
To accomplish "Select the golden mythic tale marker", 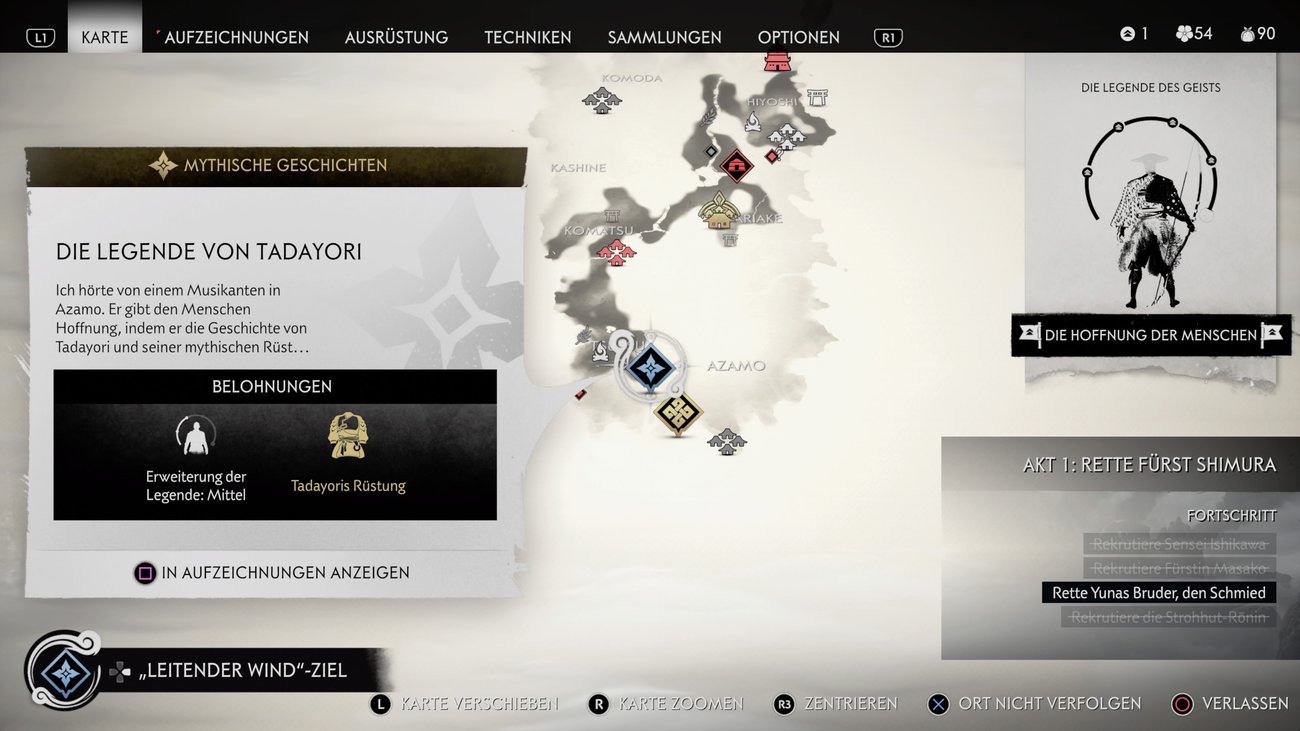I will tap(678, 412).
